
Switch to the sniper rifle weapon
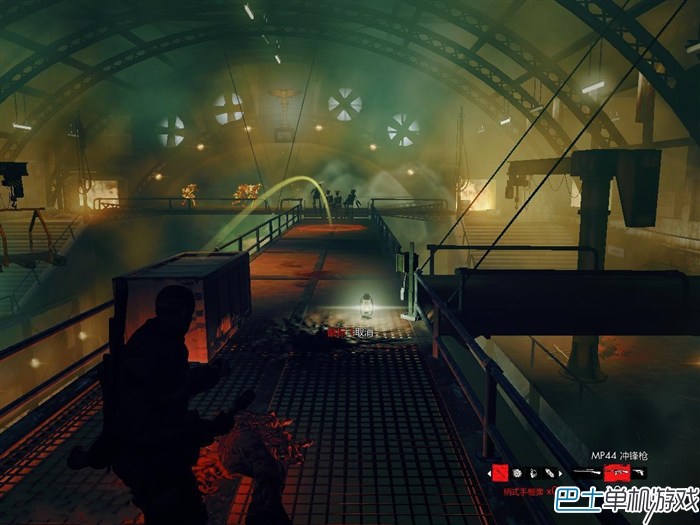[x=585, y=472]
